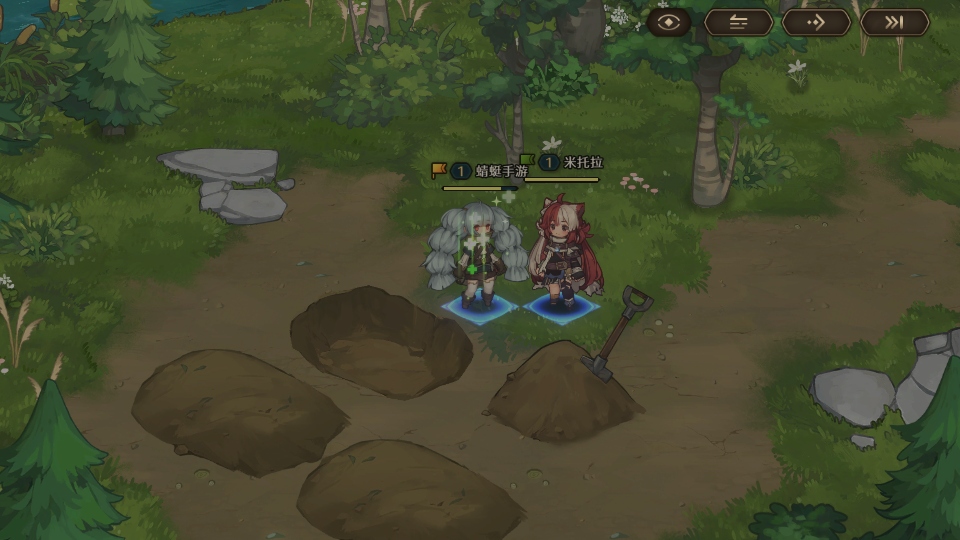The width and height of the screenshot is (960, 540).
Task: Skip the cutscene with the fast-forward button
Action: (894, 22)
